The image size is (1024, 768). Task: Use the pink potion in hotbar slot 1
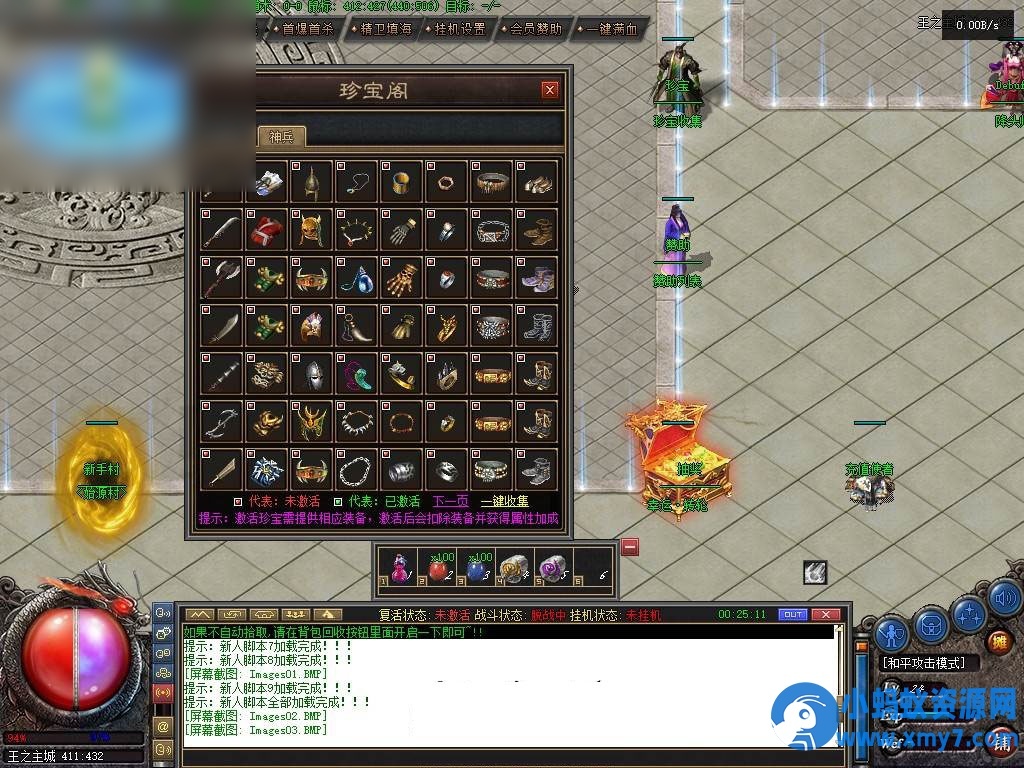(x=399, y=568)
